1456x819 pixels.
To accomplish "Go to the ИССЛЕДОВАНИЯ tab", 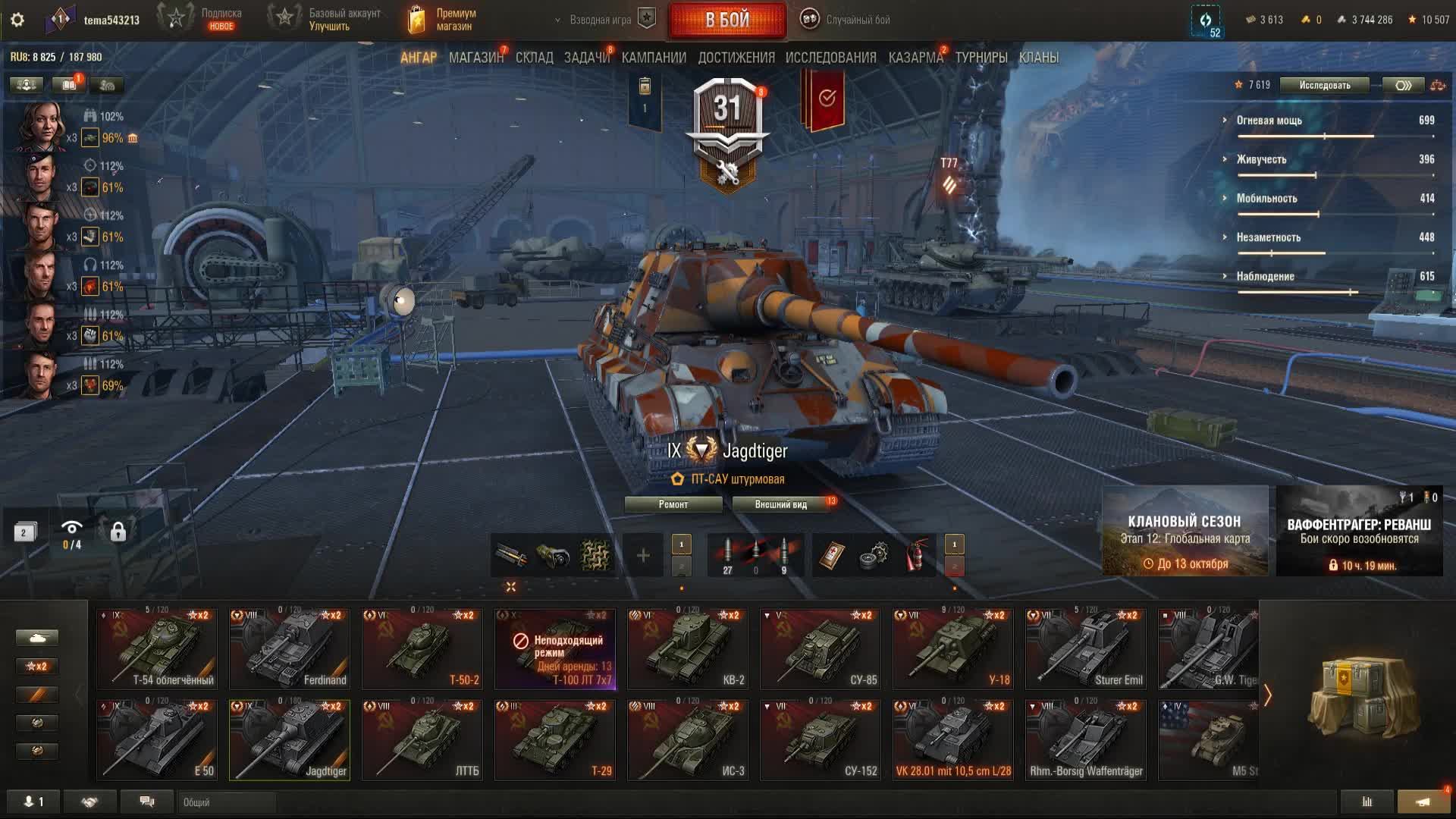I will pyautogui.click(x=830, y=58).
